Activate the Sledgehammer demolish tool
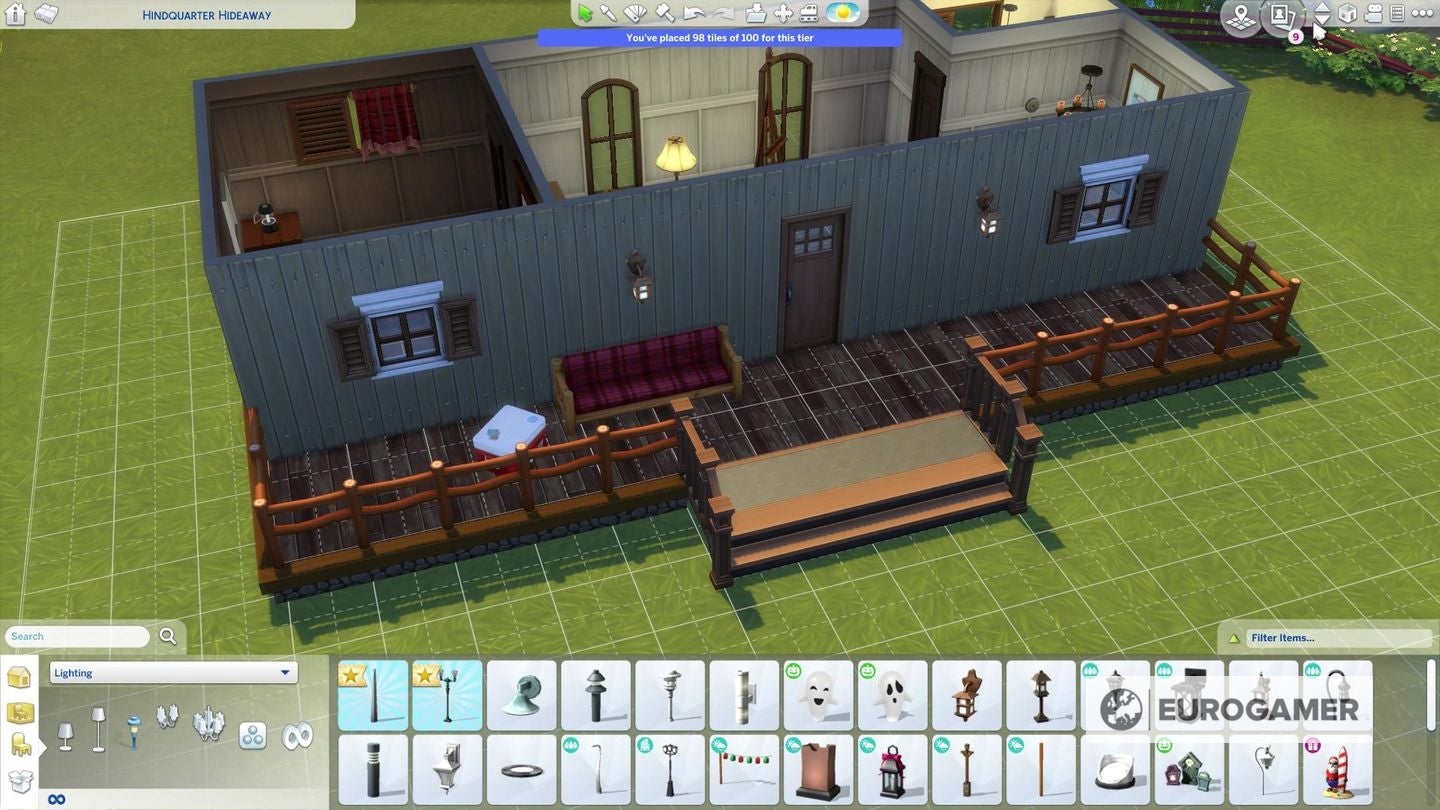This screenshot has height=810, width=1440. (664, 13)
